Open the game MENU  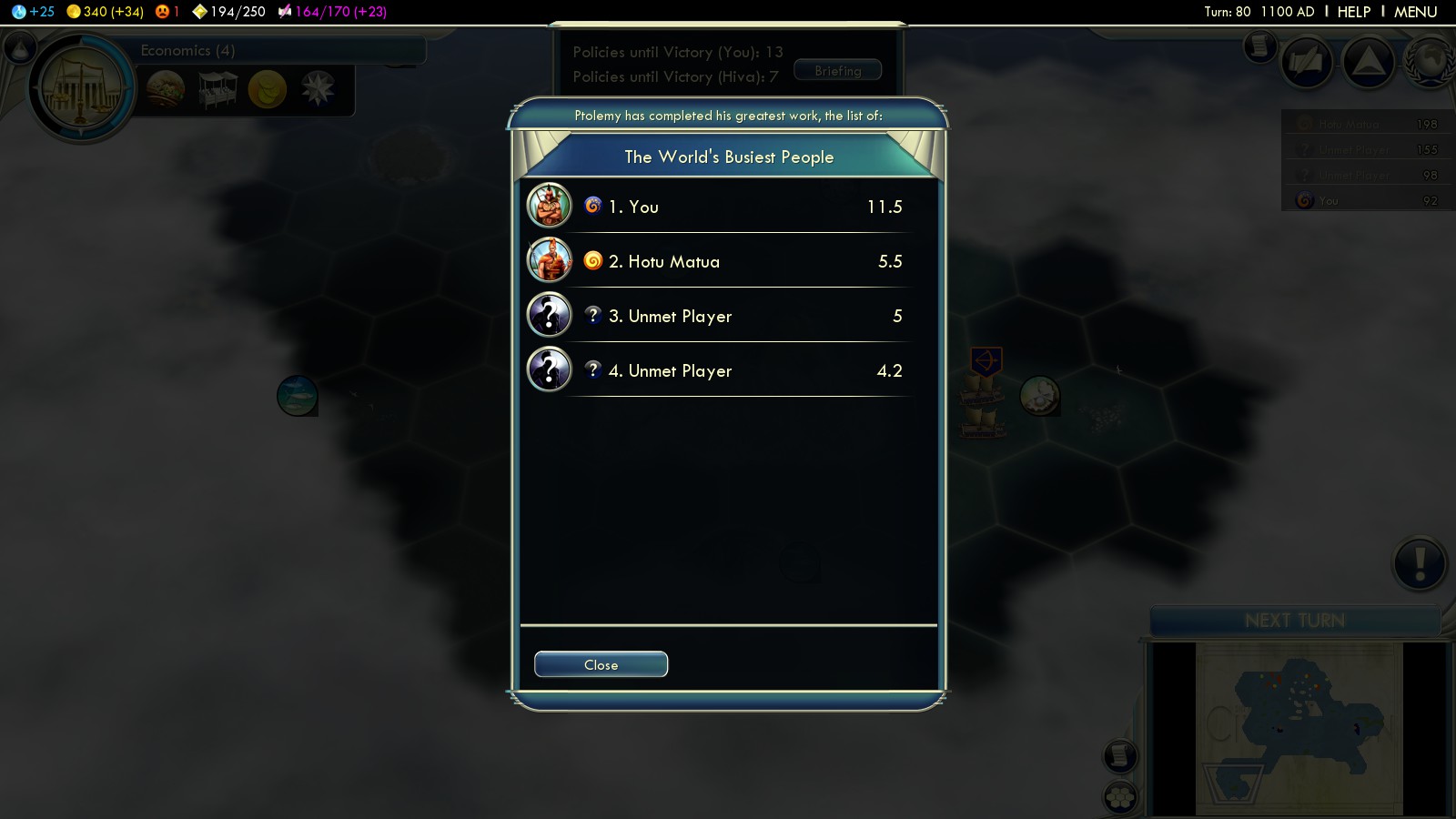click(1415, 12)
